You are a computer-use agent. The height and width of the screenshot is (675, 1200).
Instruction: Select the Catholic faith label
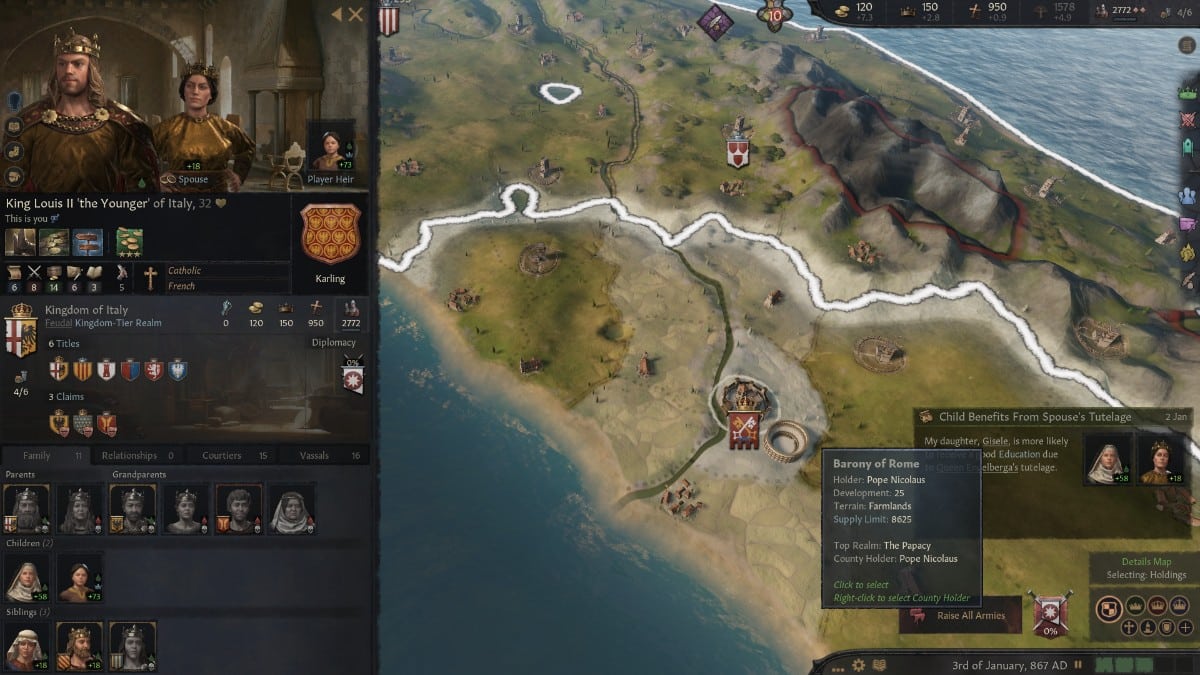coord(184,271)
